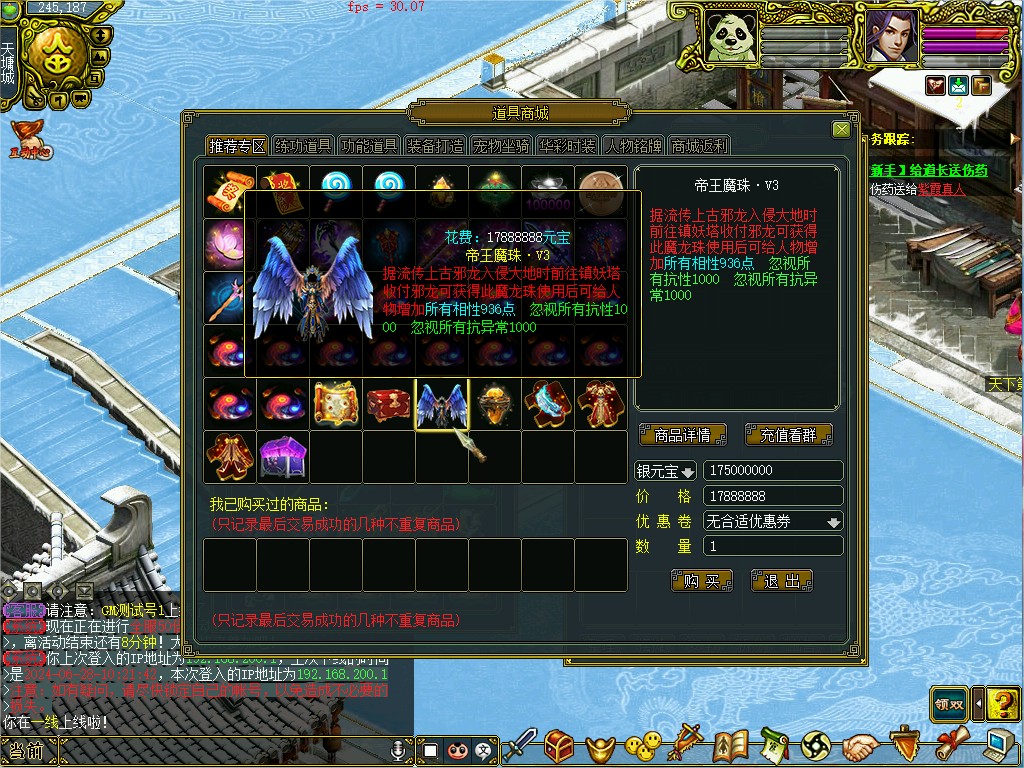The image size is (1024, 768).
Task: Open the treasure chest icon in toolbar
Action: point(559,745)
